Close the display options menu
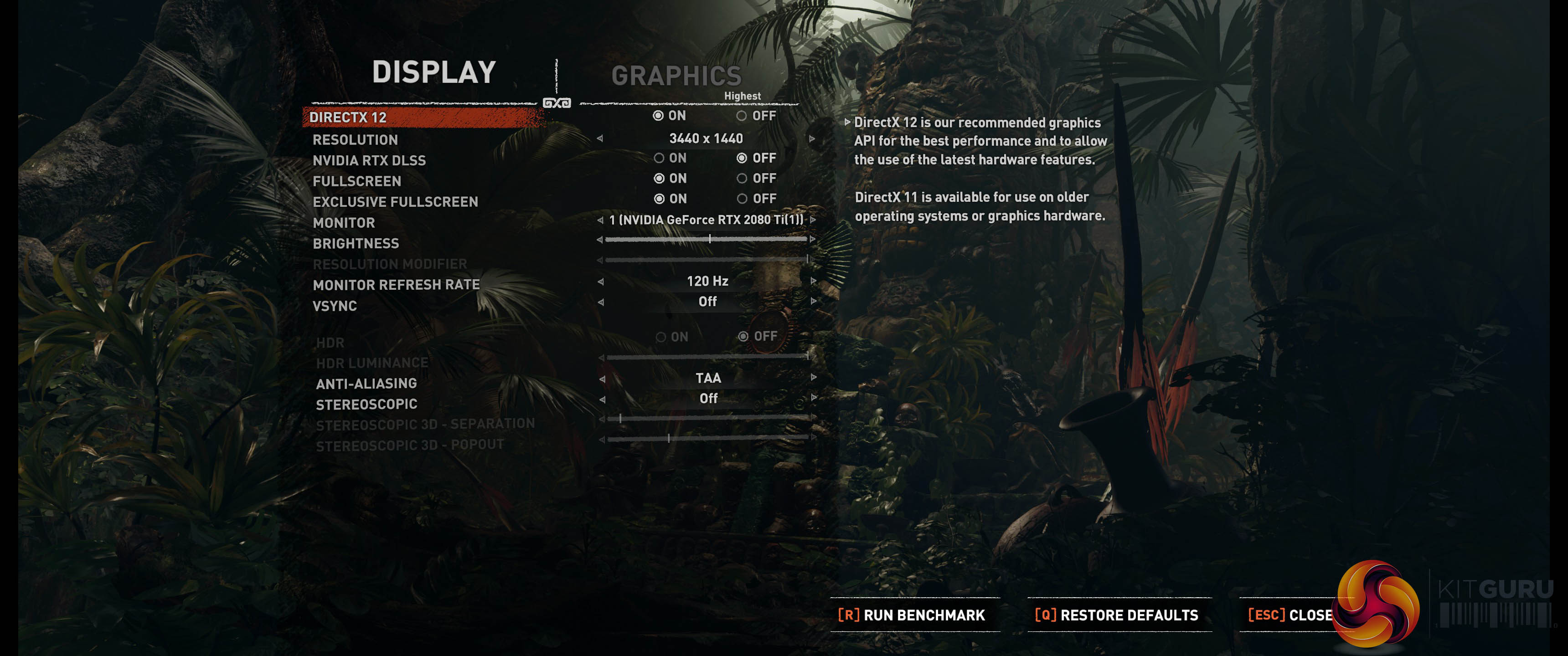 pos(1290,615)
